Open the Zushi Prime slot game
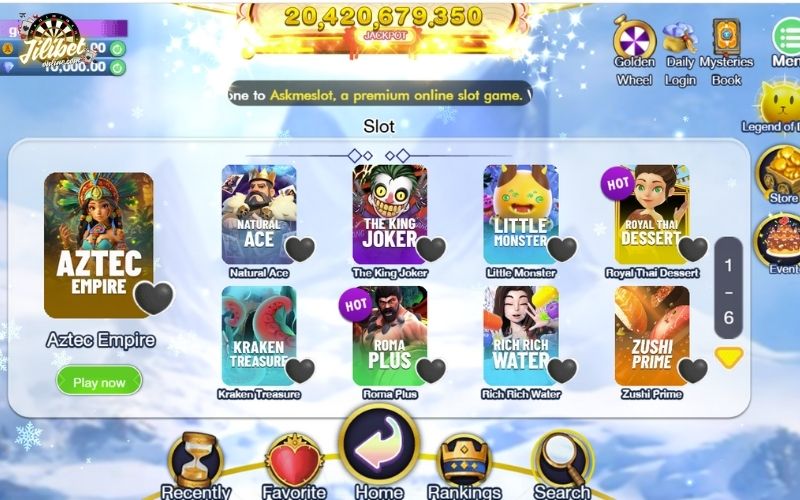 (x=651, y=335)
